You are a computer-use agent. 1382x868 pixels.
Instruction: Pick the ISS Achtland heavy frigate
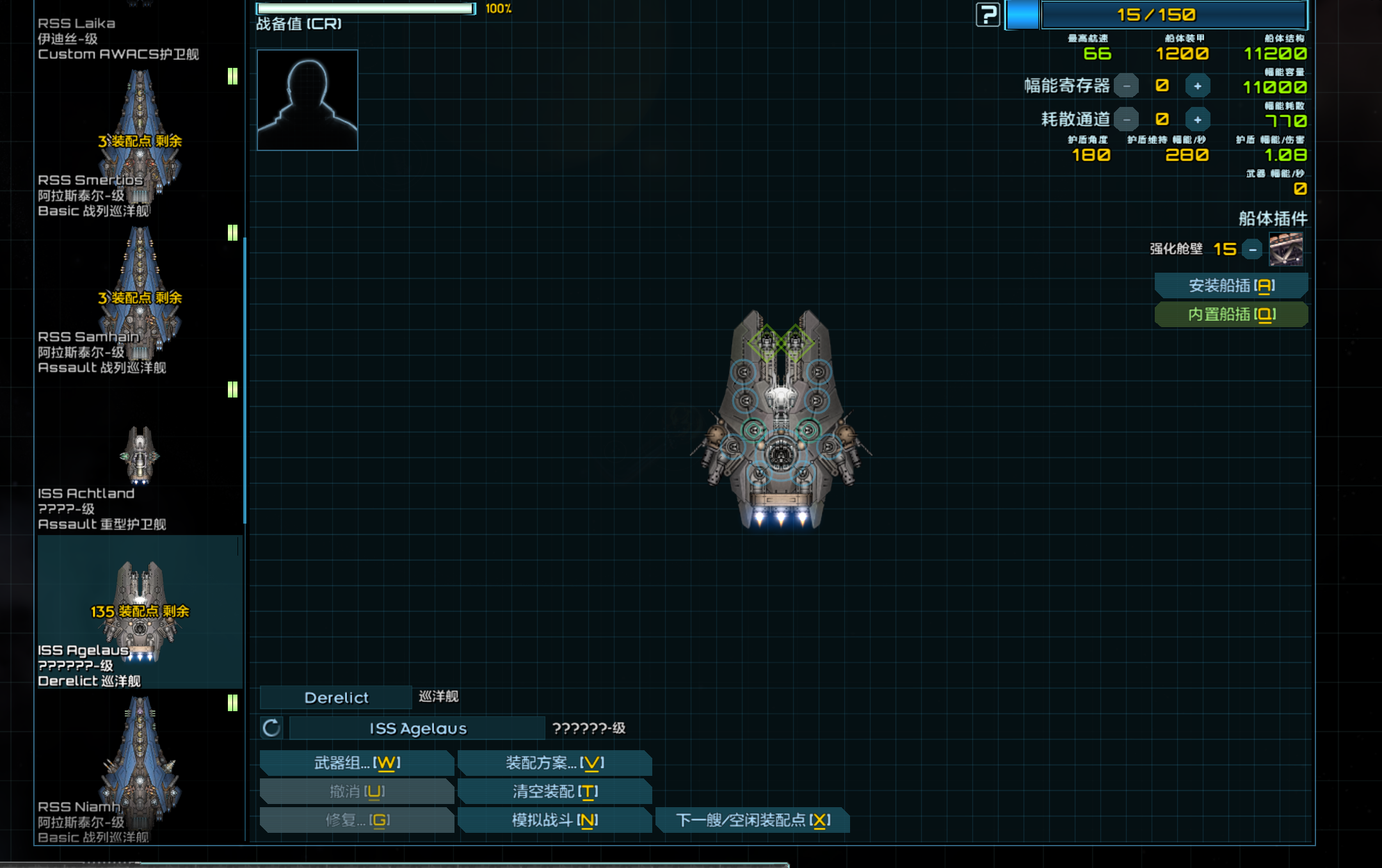point(140,458)
